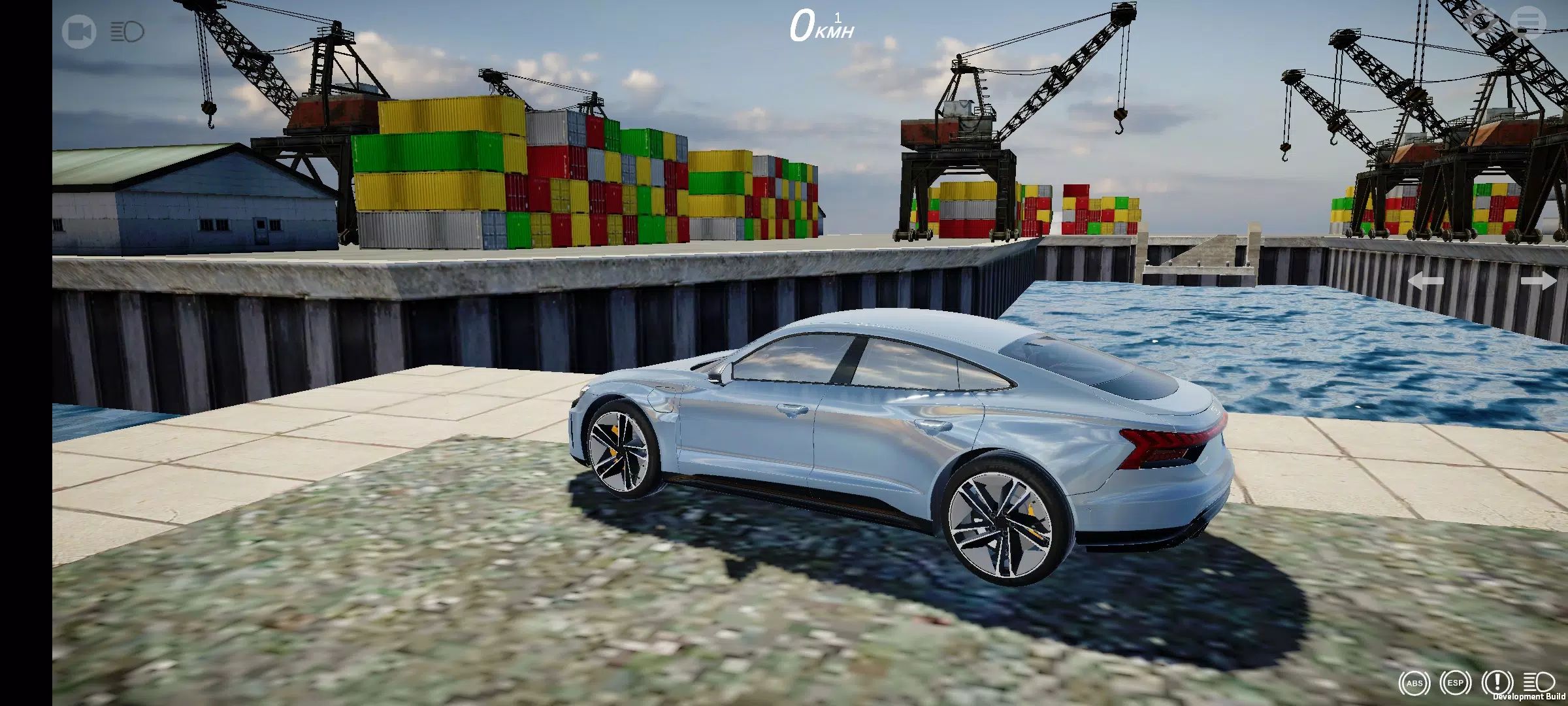Image resolution: width=1568 pixels, height=706 pixels.
Task: Click the round button beside the hamburger menu
Action: 1482,22
